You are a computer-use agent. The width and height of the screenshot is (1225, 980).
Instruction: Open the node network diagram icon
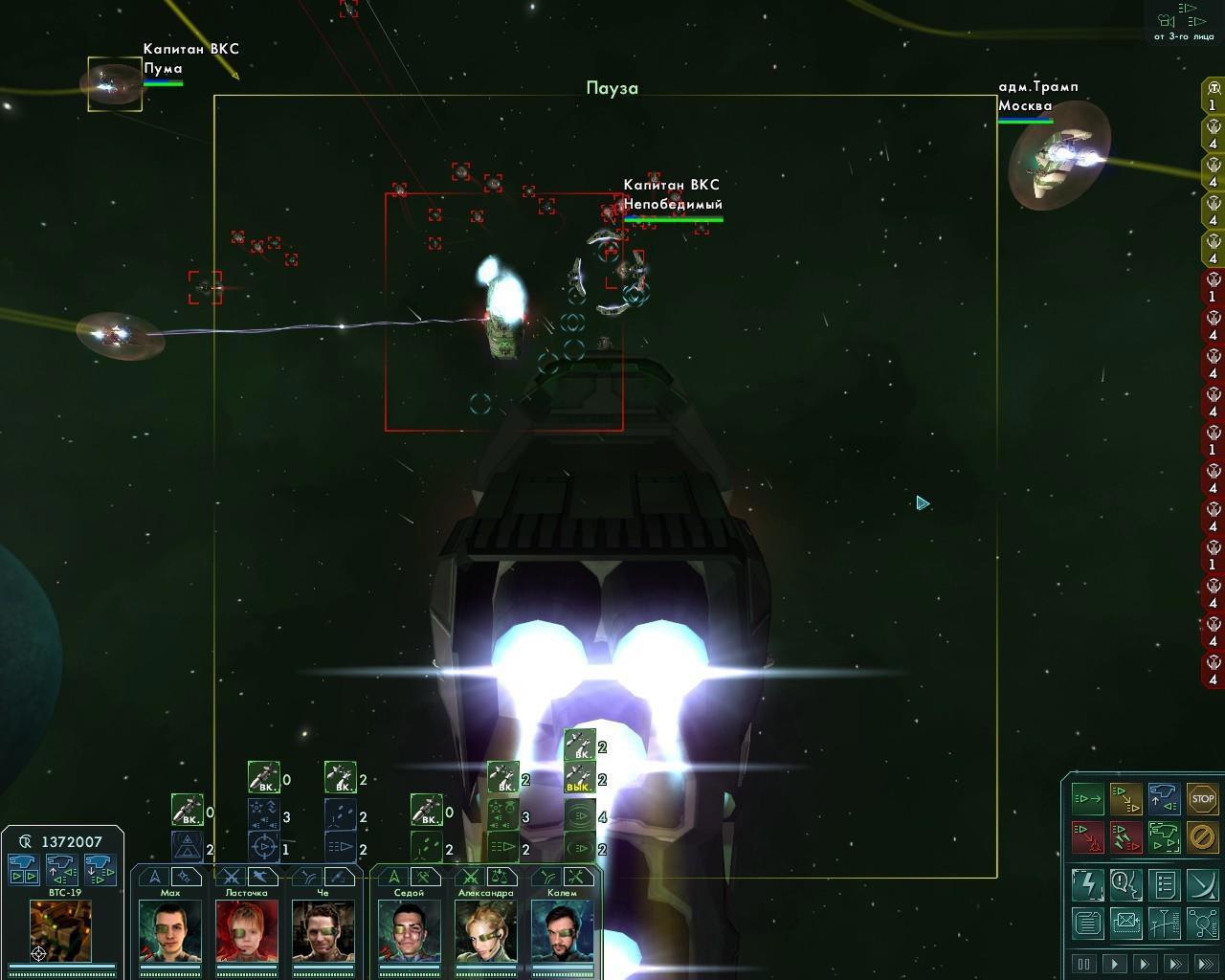[x=1202, y=924]
